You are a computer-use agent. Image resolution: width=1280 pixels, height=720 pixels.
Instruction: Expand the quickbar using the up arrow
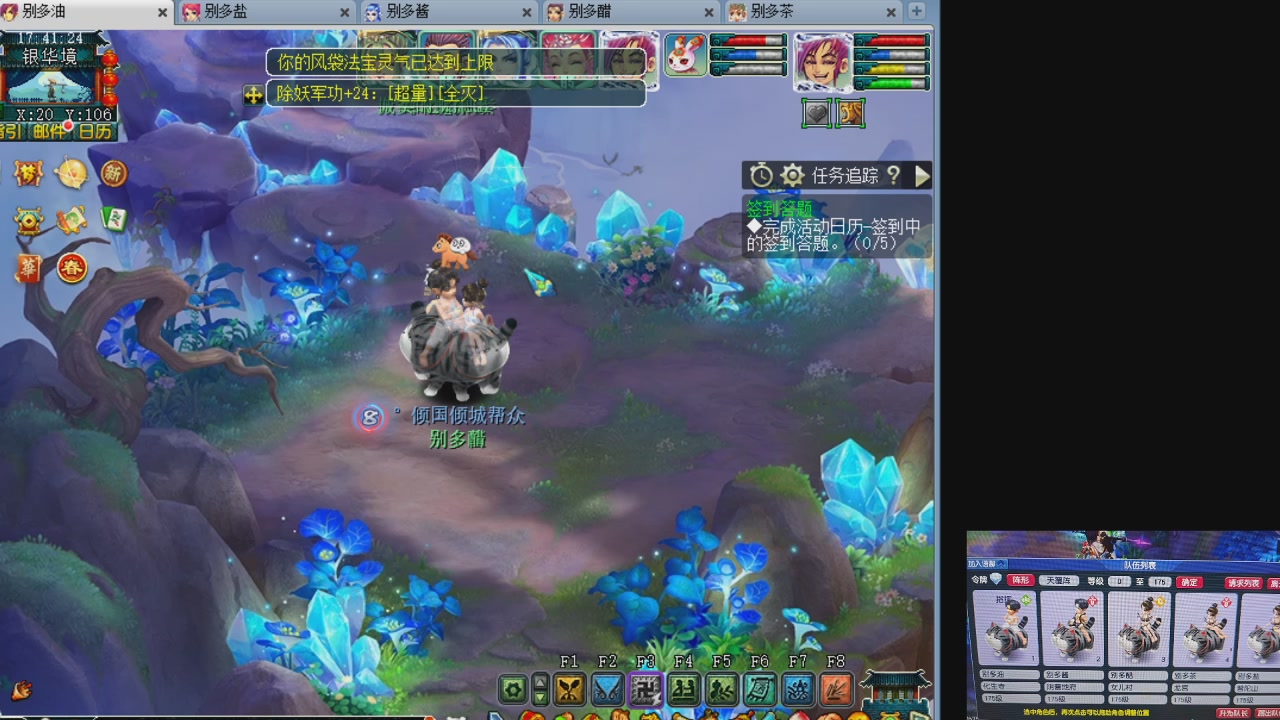click(x=540, y=681)
